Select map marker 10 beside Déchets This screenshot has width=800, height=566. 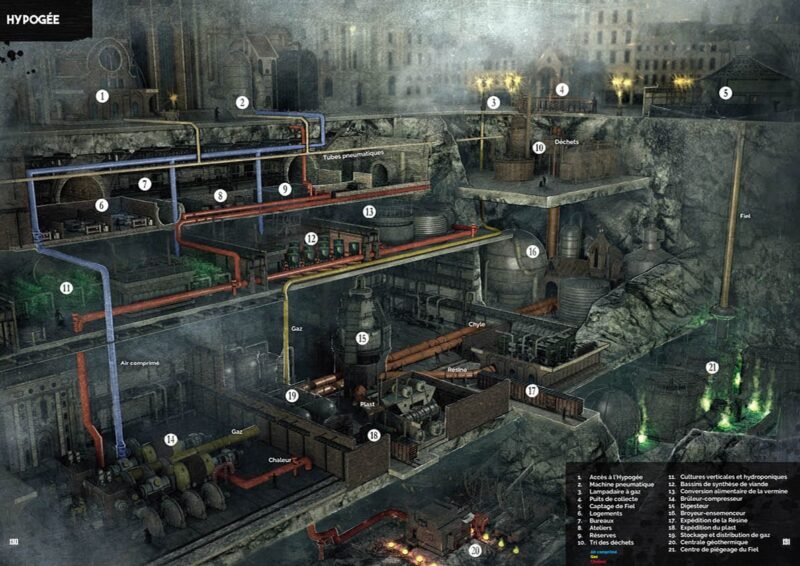539,147
